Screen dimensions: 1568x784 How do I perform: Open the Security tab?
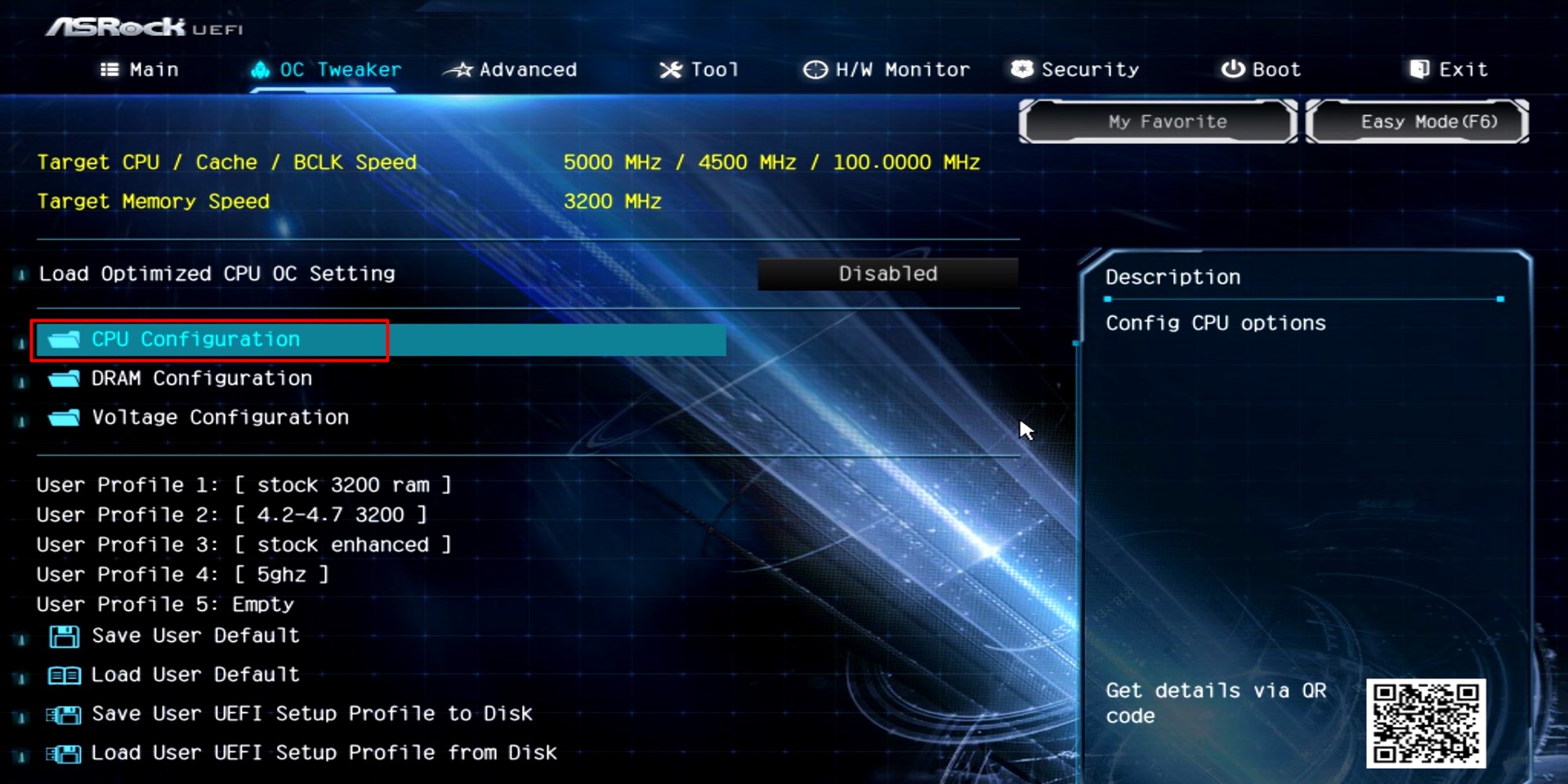pos(1075,70)
